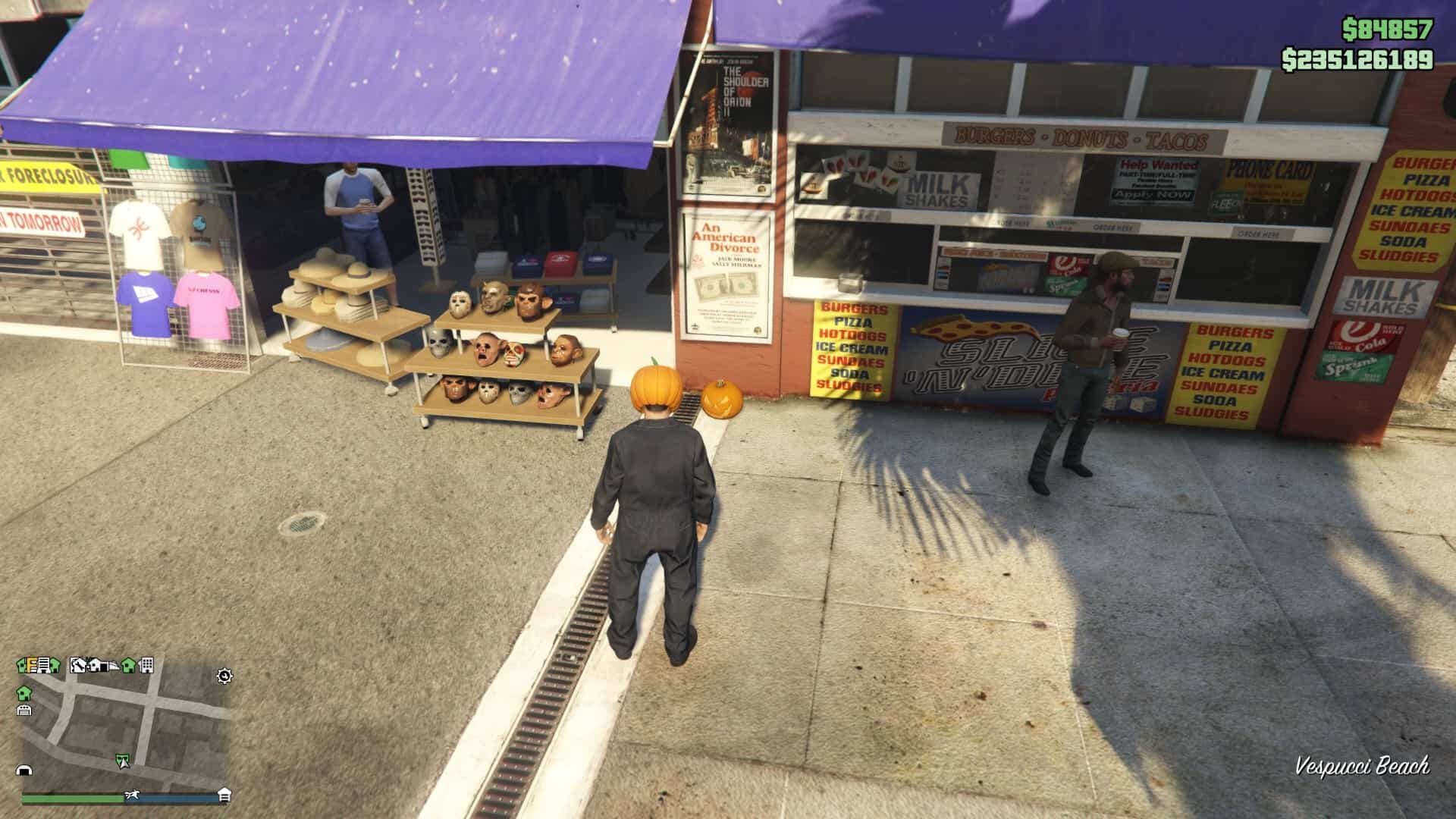1456x819 pixels.
Task: Choose the white garage door blip
Action: (x=24, y=710)
